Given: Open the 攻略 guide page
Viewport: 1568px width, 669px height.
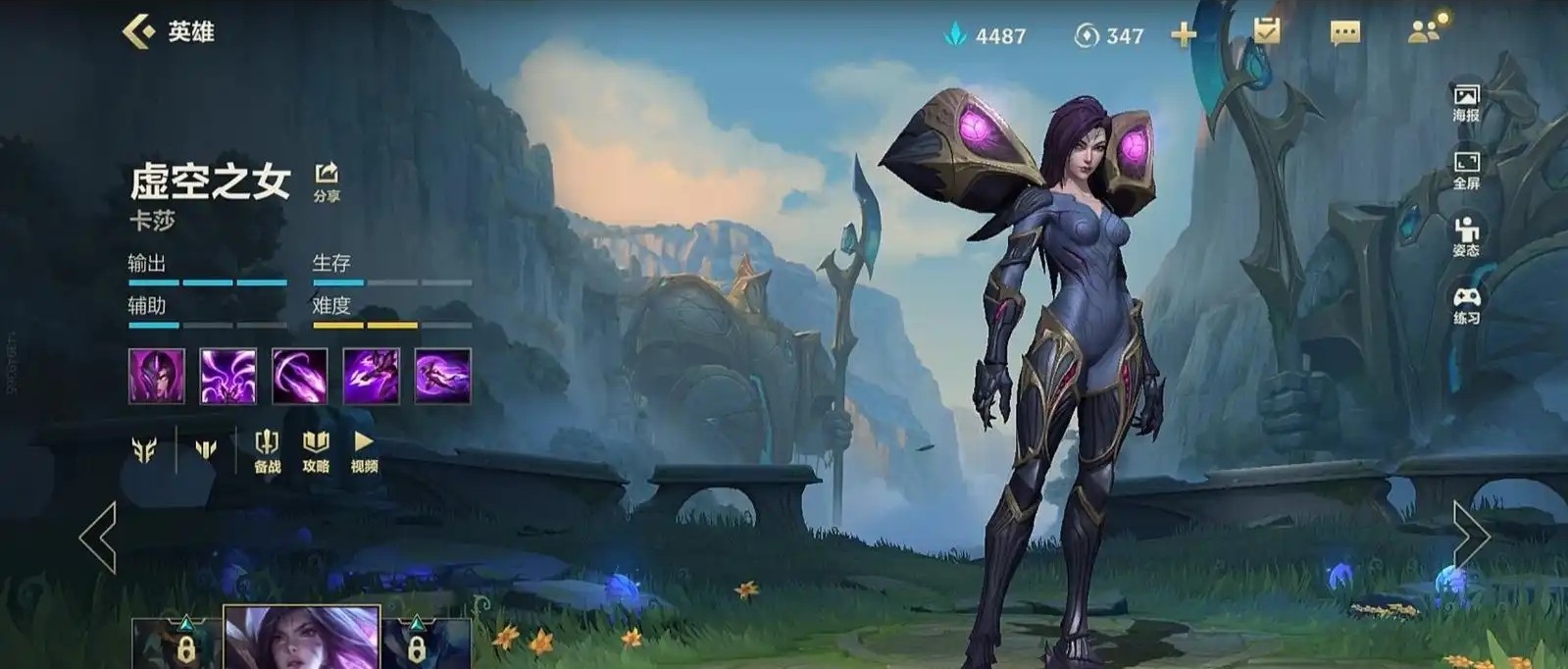Looking at the screenshot, I should [x=316, y=451].
